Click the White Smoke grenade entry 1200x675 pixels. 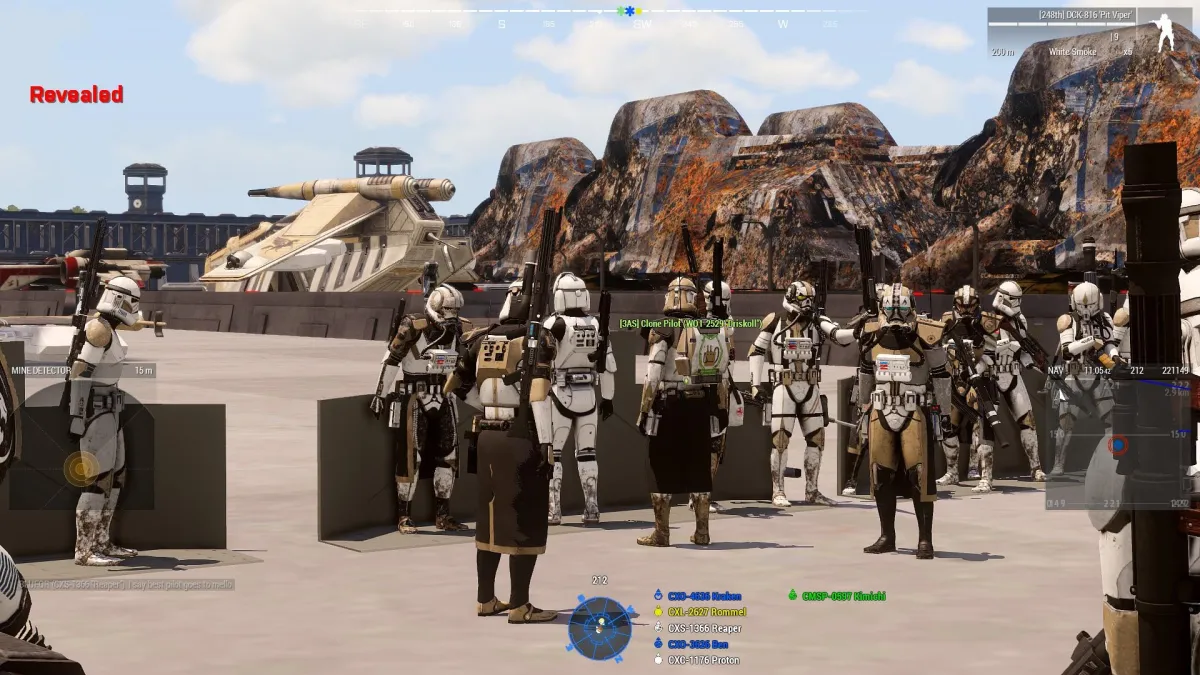(1073, 51)
